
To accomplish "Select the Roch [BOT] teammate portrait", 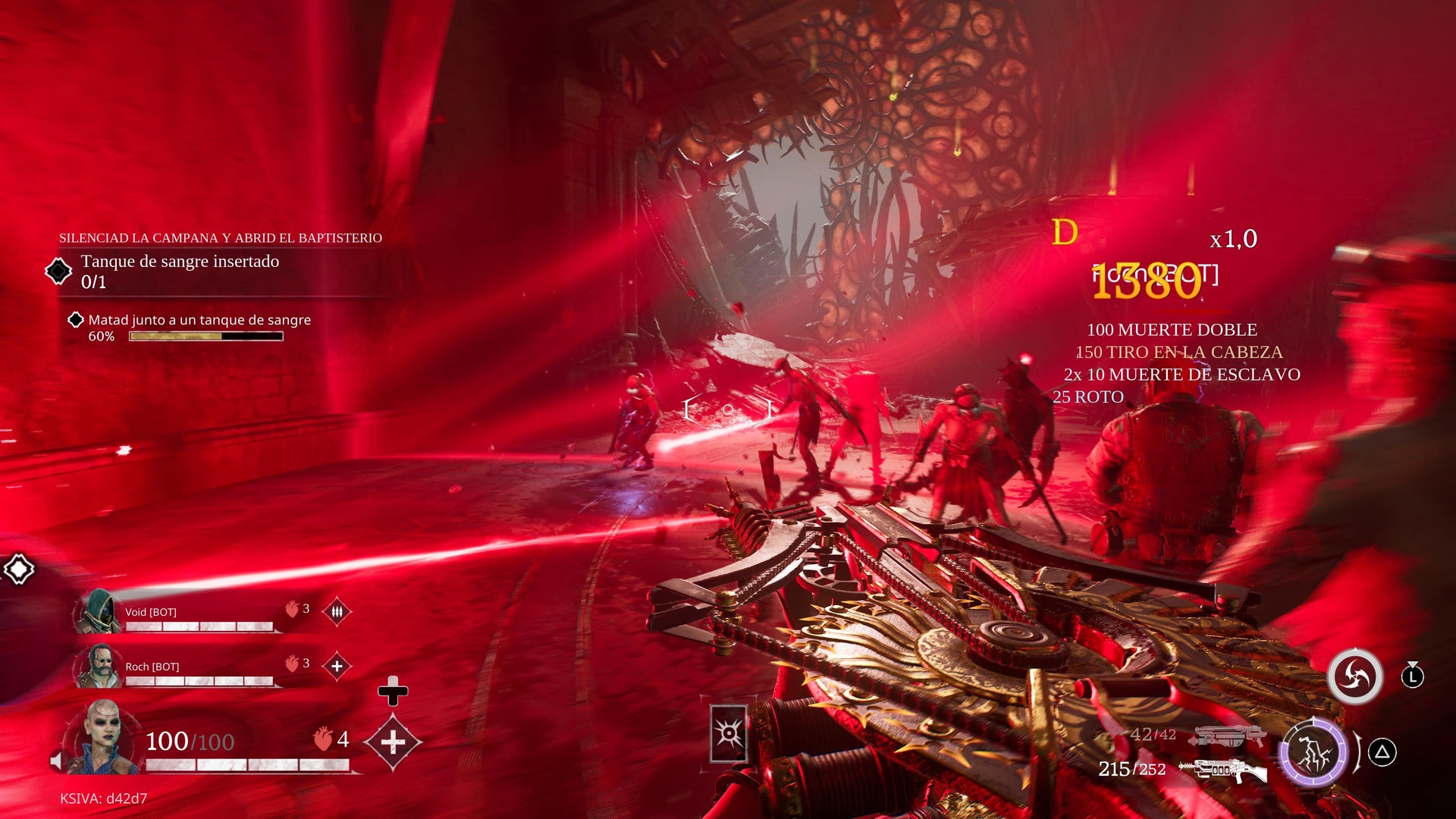I will (x=99, y=667).
